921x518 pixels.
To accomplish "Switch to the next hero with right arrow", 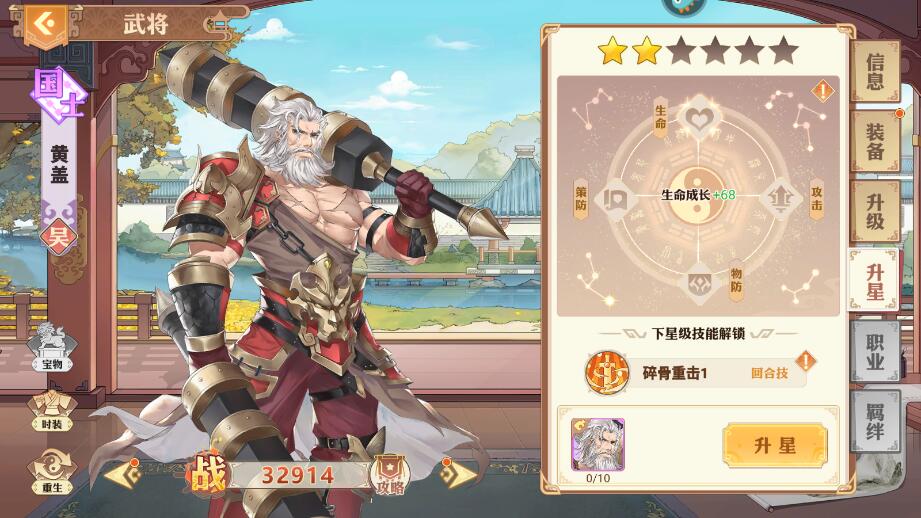I will pyautogui.click(x=457, y=474).
